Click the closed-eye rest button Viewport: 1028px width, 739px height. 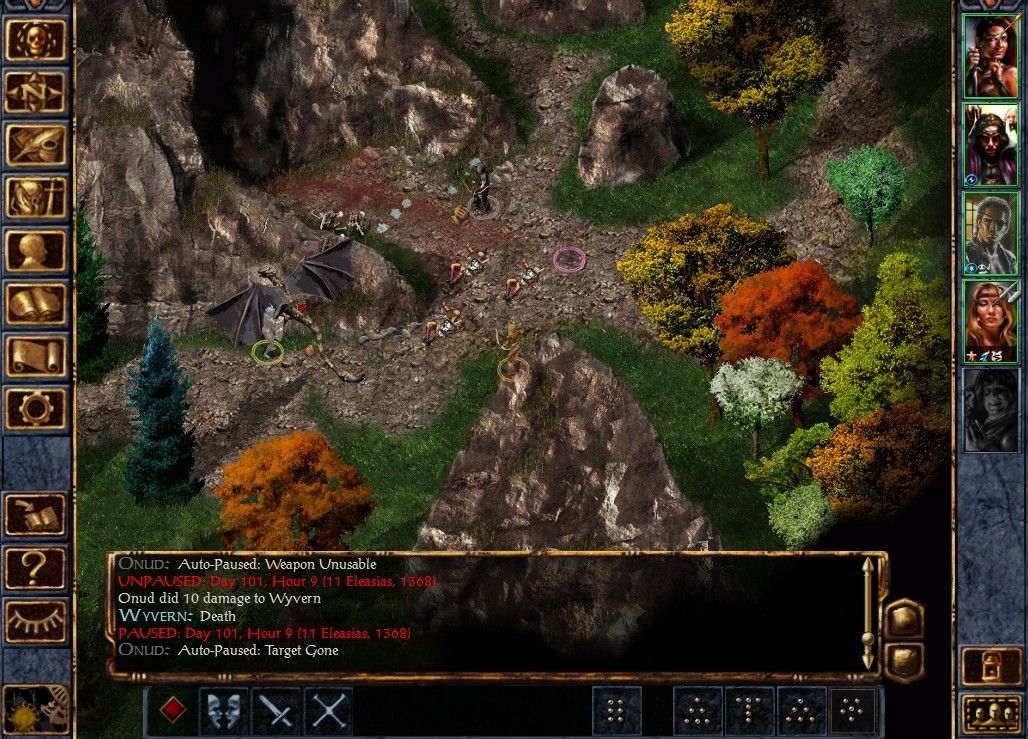point(36,620)
